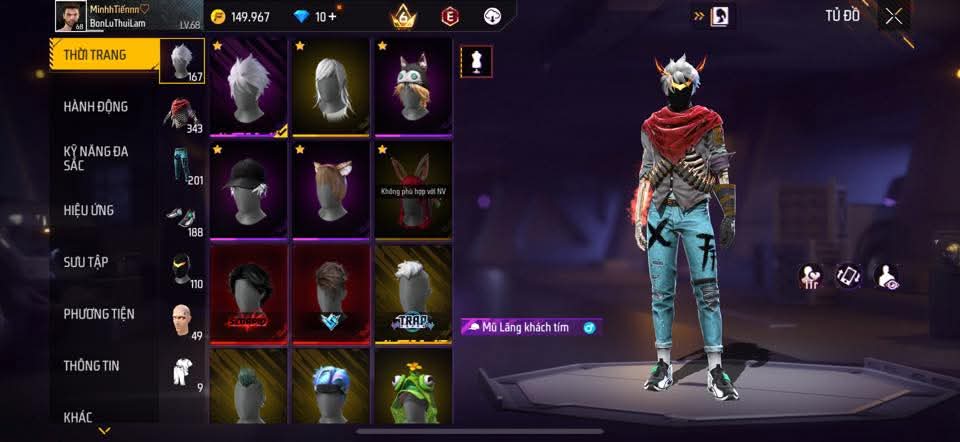Select the spiky white hair item
This screenshot has height=442, width=960.
(x=248, y=86)
